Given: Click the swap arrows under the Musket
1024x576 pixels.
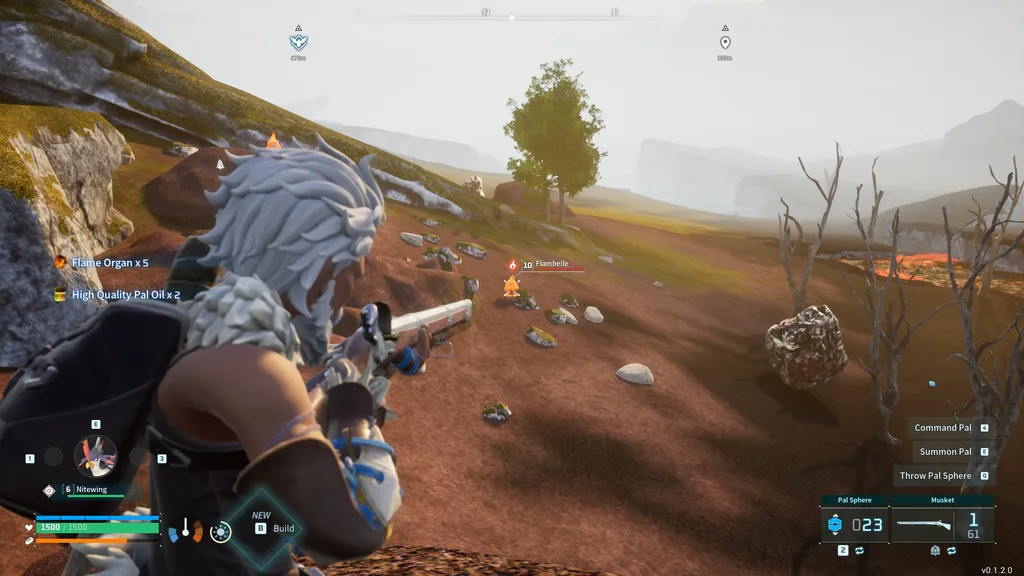Looking at the screenshot, I should coord(951,551).
